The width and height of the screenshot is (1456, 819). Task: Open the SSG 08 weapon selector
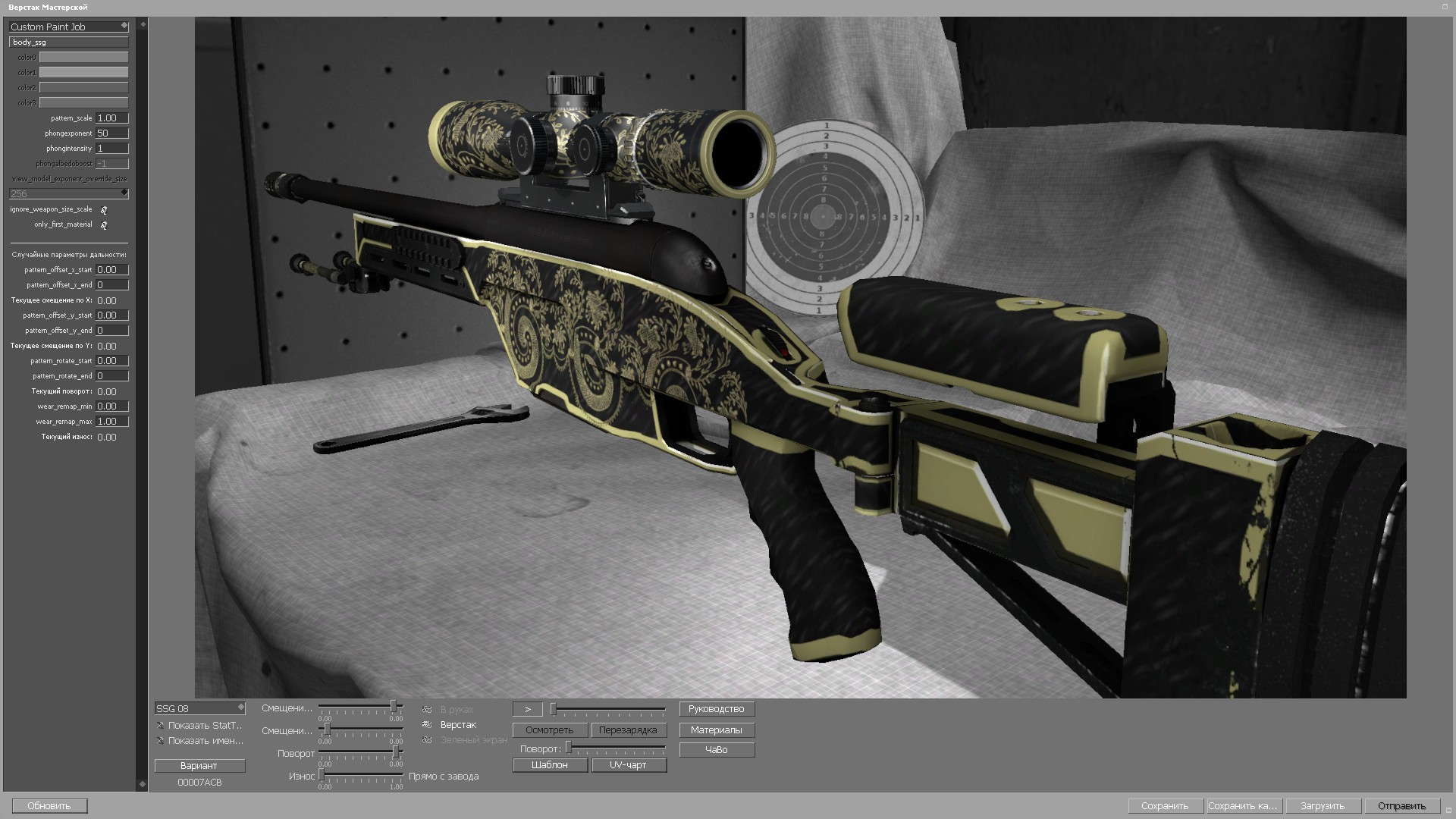[199, 708]
